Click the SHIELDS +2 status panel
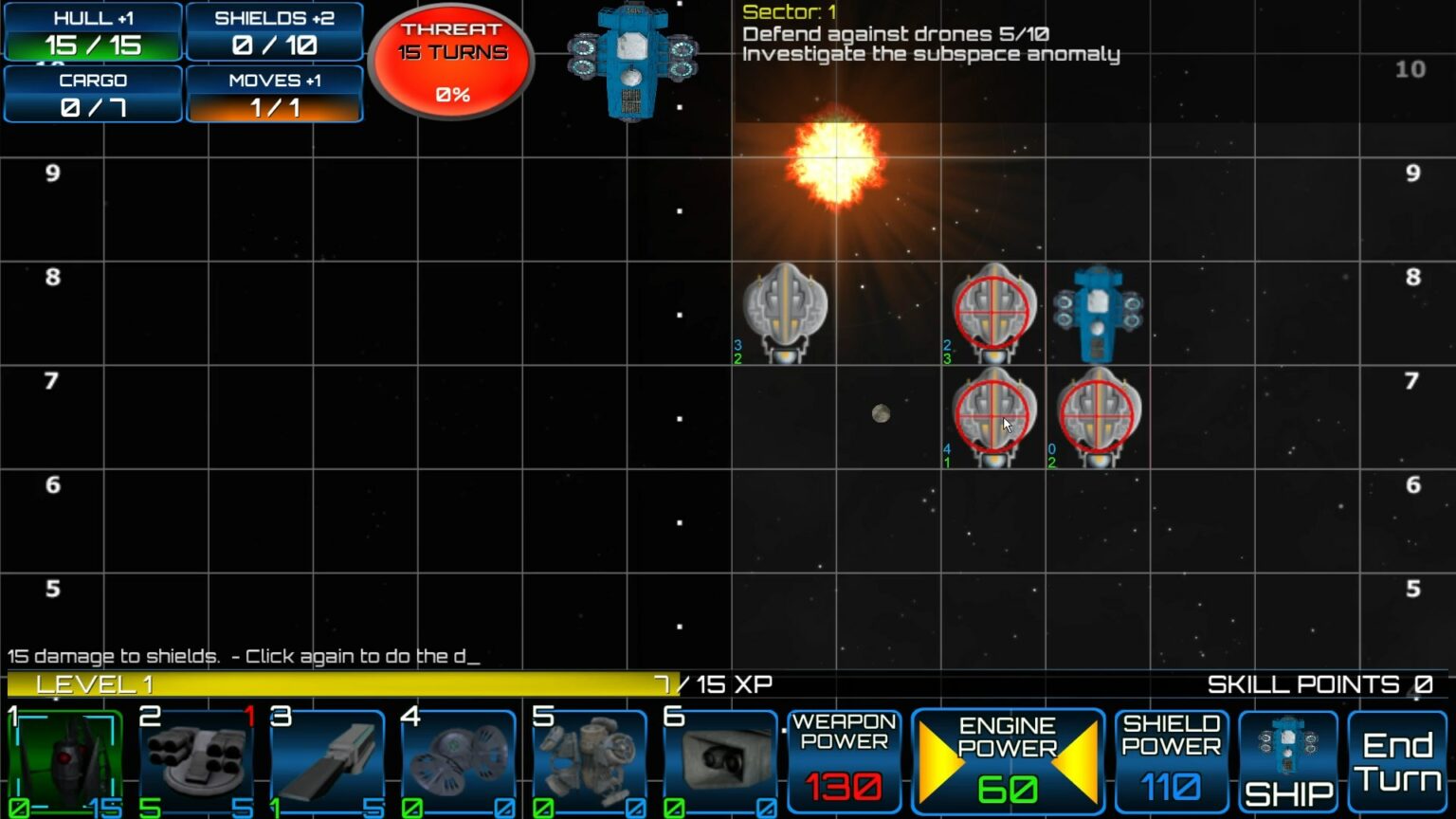This screenshot has height=819, width=1456. pyautogui.click(x=274, y=31)
